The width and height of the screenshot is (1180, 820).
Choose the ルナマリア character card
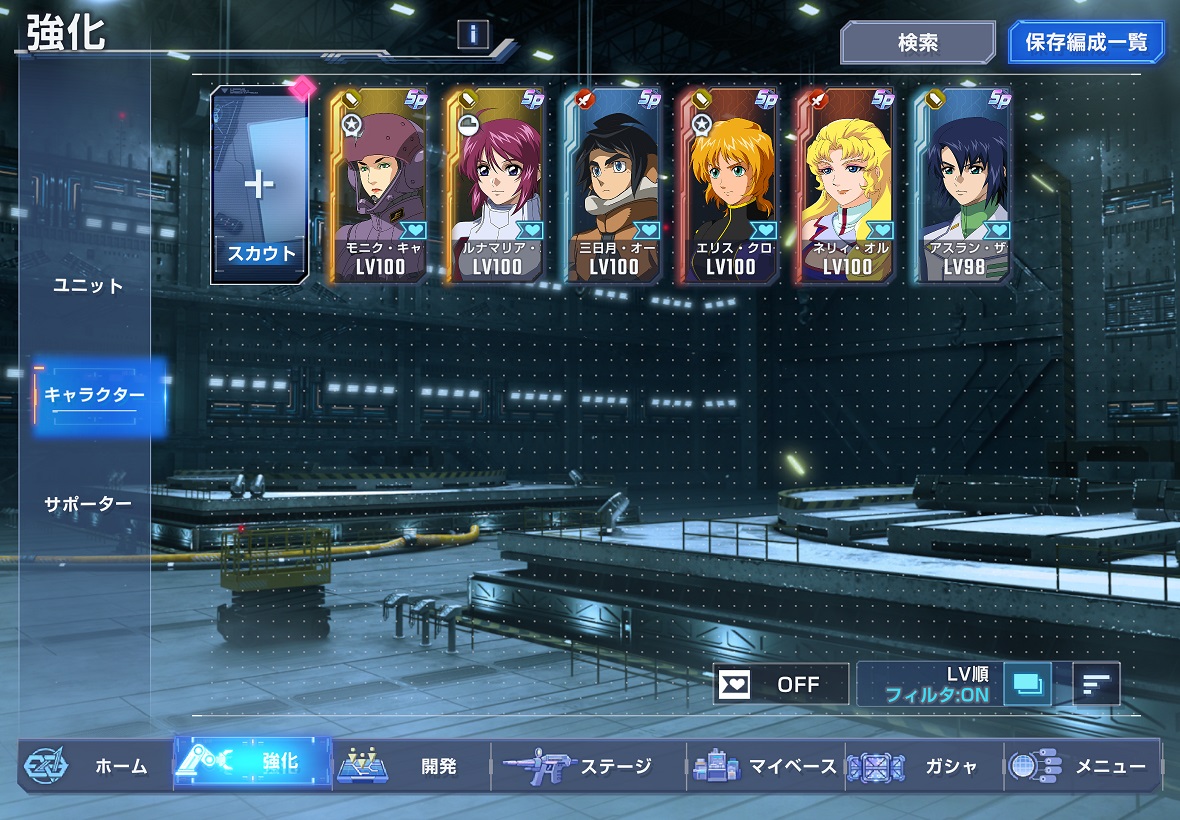496,186
